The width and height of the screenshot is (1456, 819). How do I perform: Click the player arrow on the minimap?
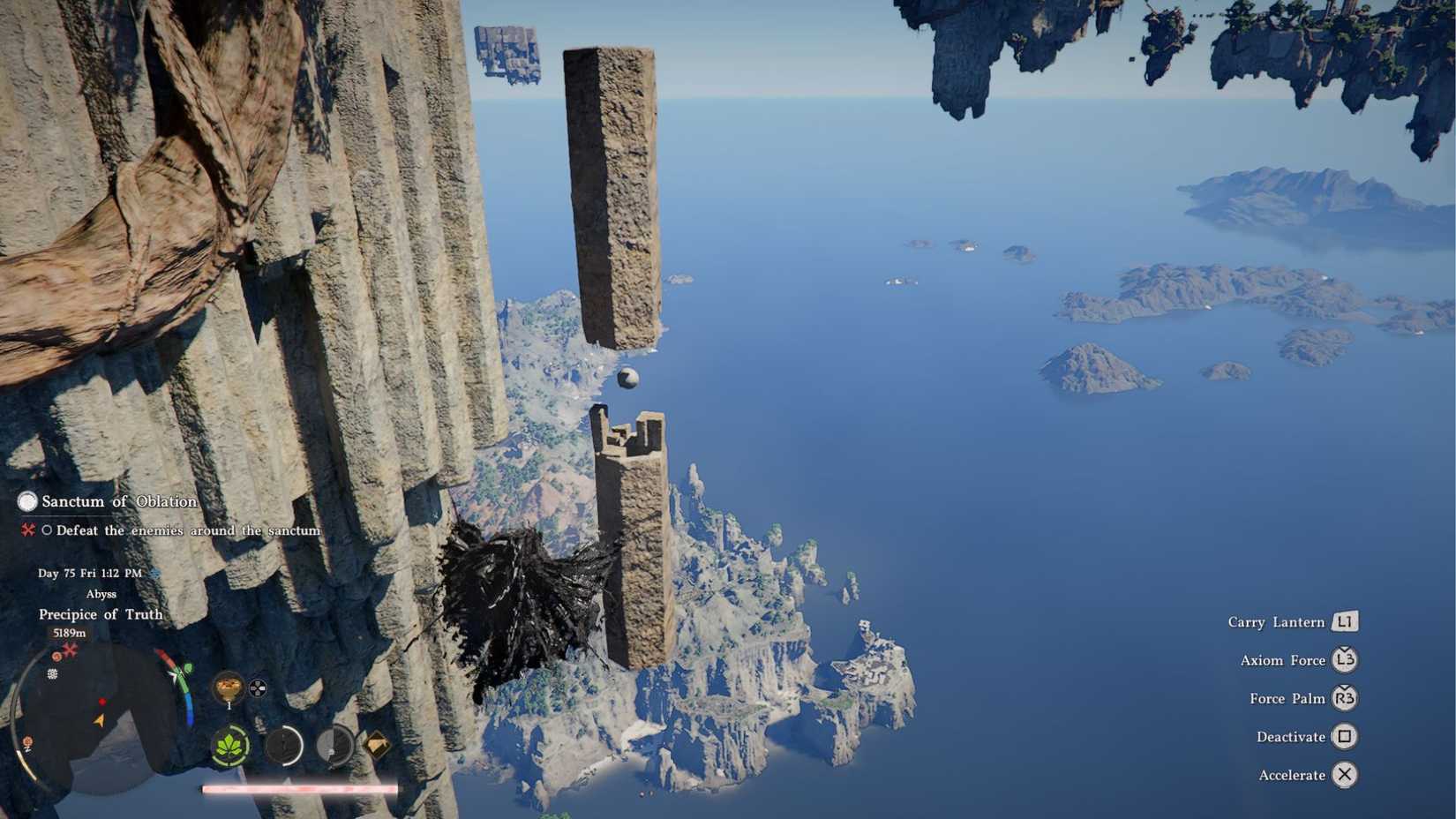pyautogui.click(x=98, y=719)
